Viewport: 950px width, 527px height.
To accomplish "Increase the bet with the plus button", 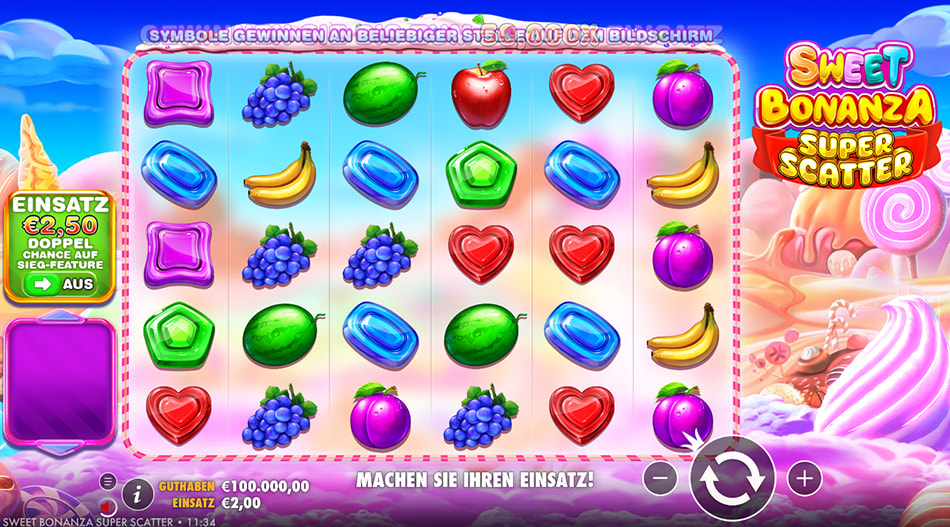I will coord(804,478).
